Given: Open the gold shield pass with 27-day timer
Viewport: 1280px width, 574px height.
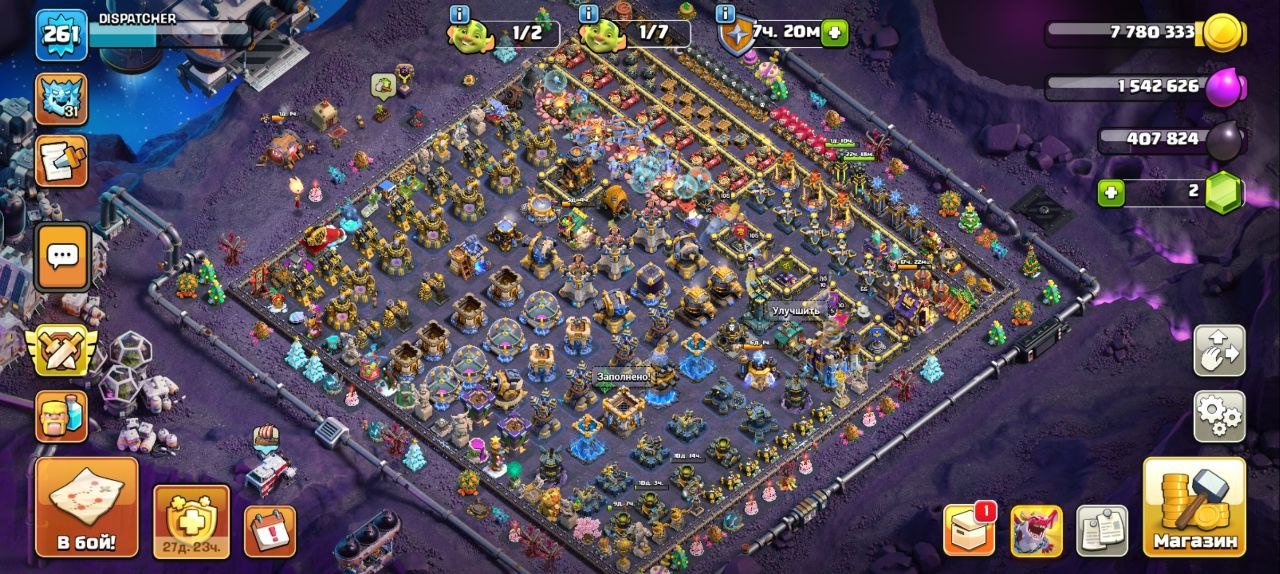Looking at the screenshot, I should [191, 521].
